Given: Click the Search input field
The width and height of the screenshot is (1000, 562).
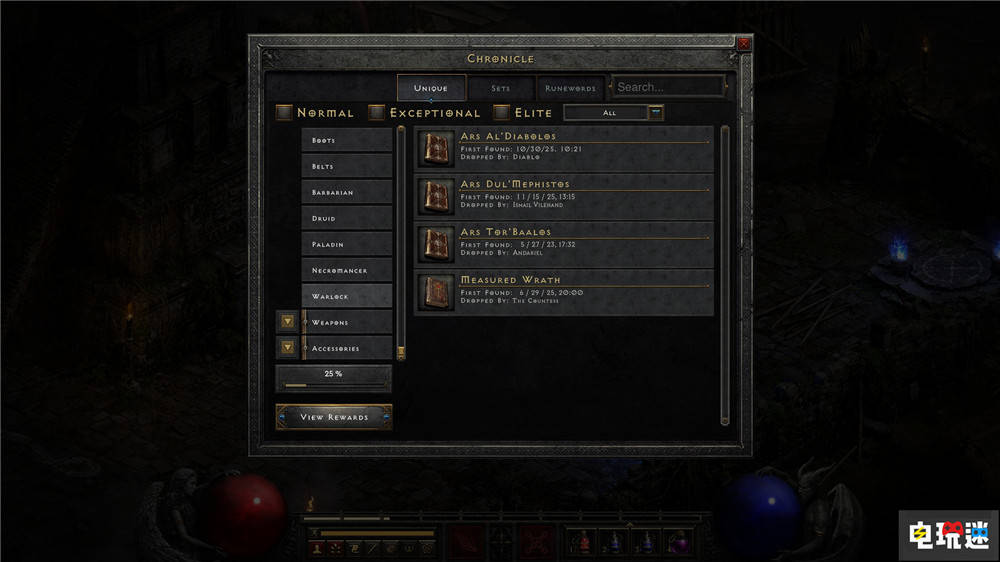Looking at the screenshot, I should [668, 87].
